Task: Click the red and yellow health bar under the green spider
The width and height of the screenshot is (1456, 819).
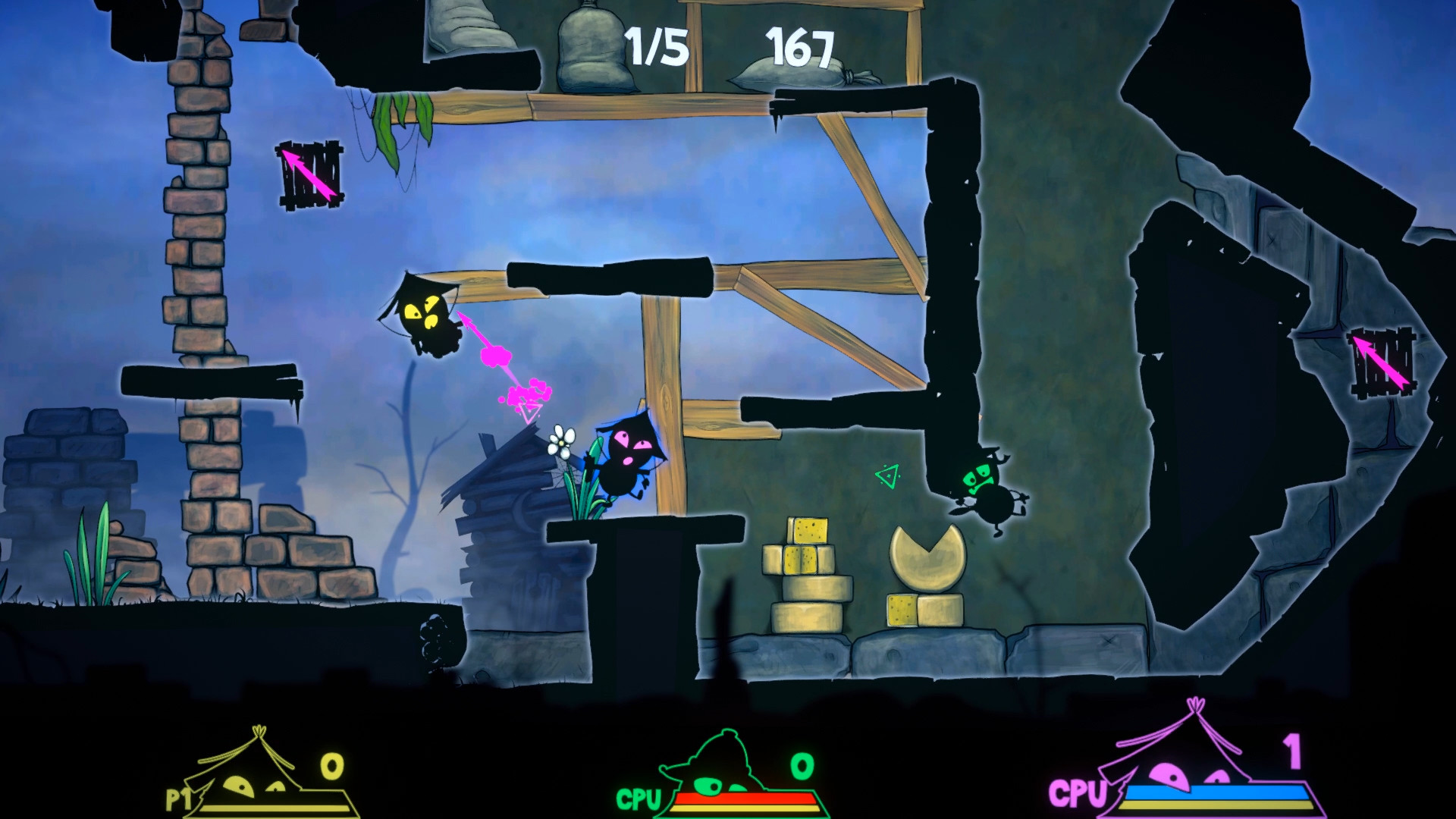Action: tap(751, 800)
